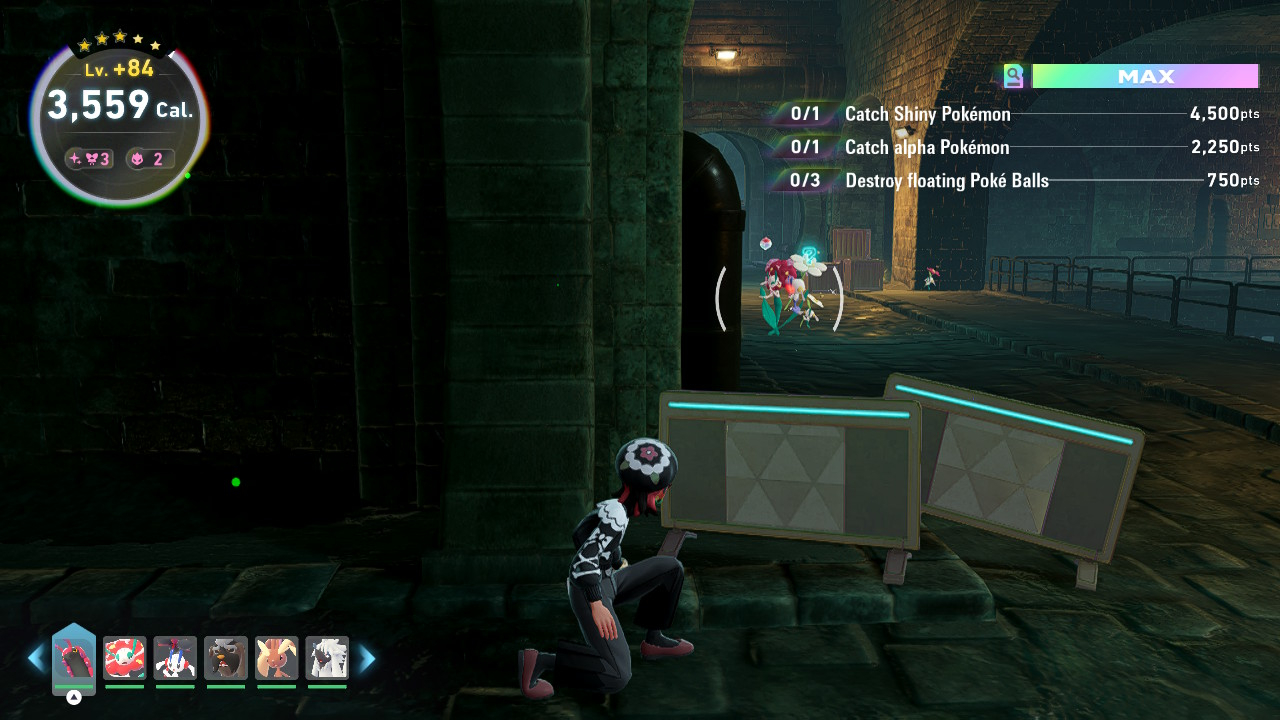
Task: Click the pink flame bonus badge
Action: (150, 159)
